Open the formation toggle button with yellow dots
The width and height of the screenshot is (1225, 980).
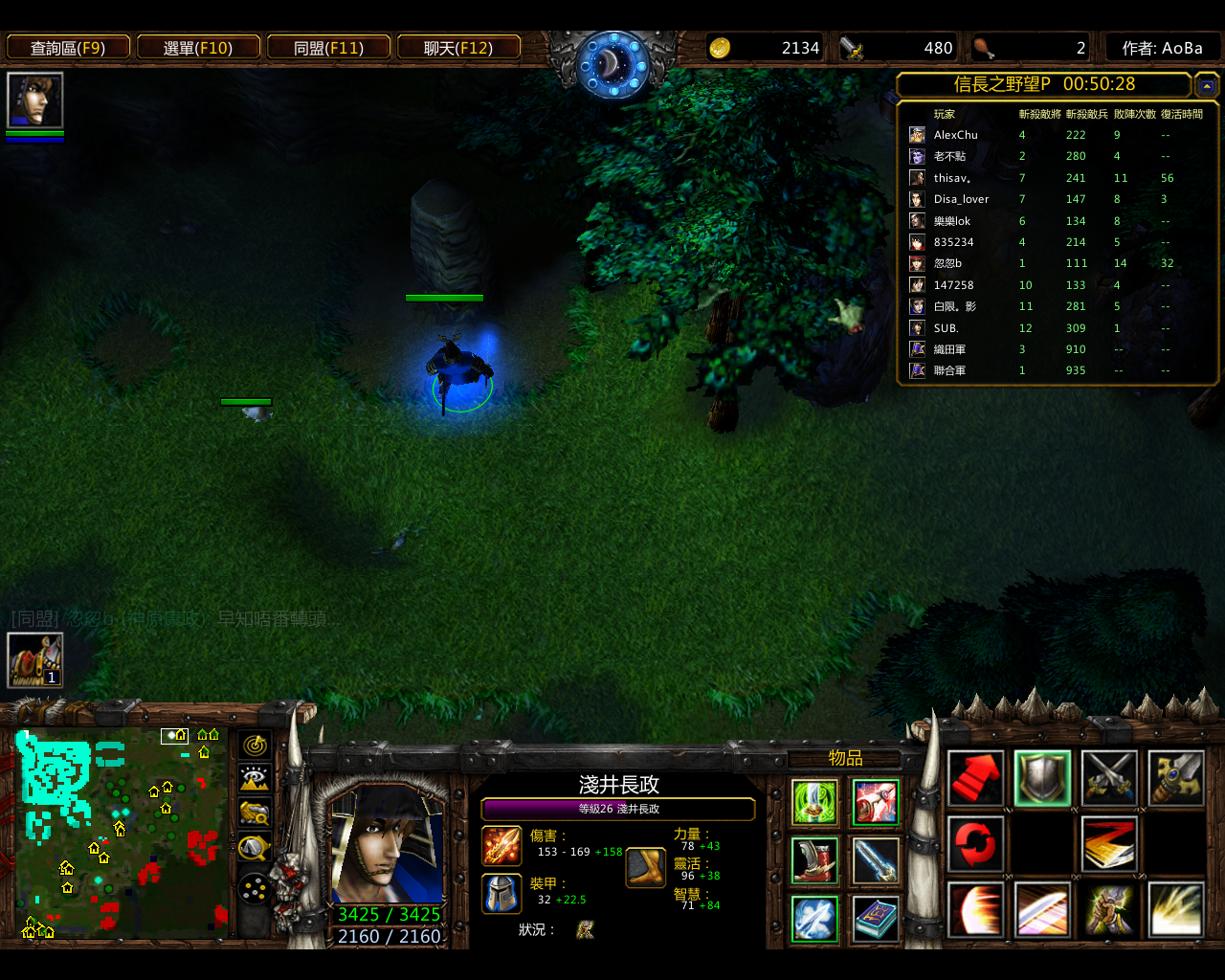[255, 890]
